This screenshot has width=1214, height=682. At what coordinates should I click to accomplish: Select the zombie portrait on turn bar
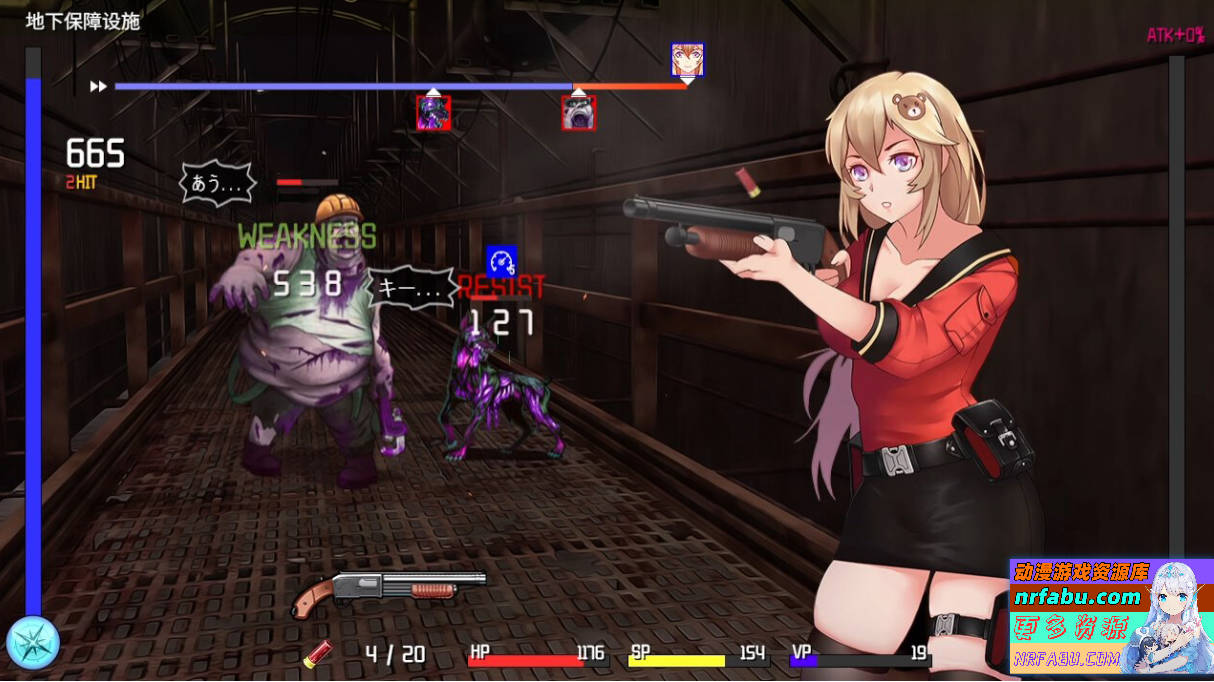pos(579,113)
